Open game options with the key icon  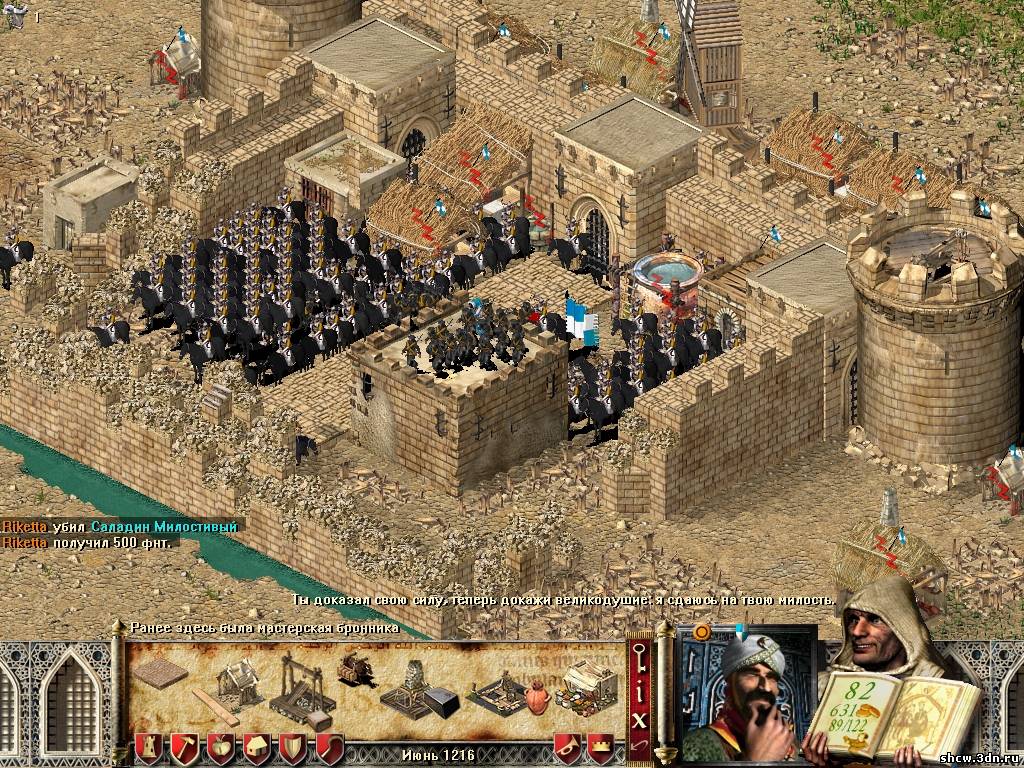click(x=638, y=659)
